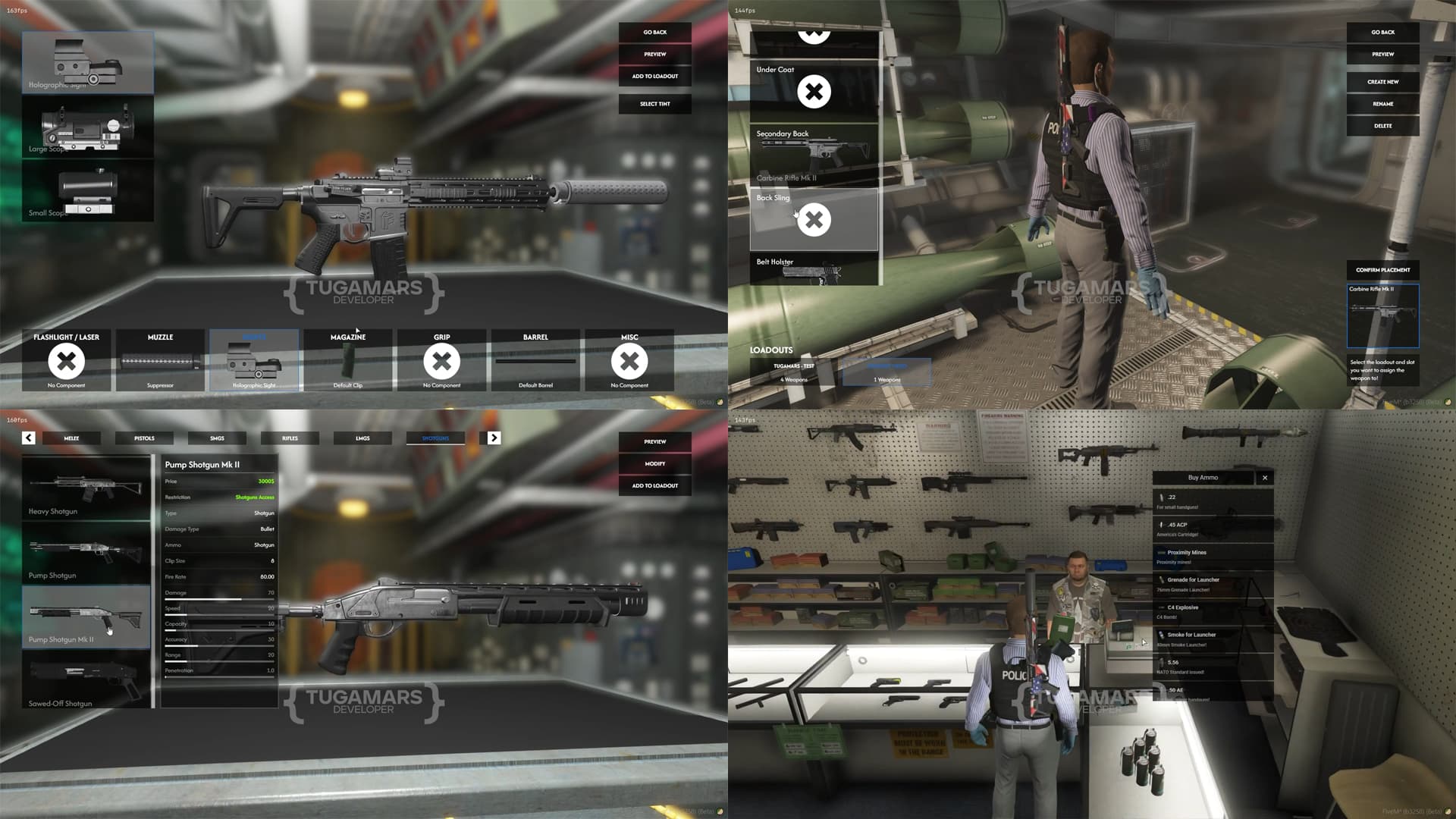Toggle the Back Sling slot to empty
The image size is (1456, 819).
813,220
